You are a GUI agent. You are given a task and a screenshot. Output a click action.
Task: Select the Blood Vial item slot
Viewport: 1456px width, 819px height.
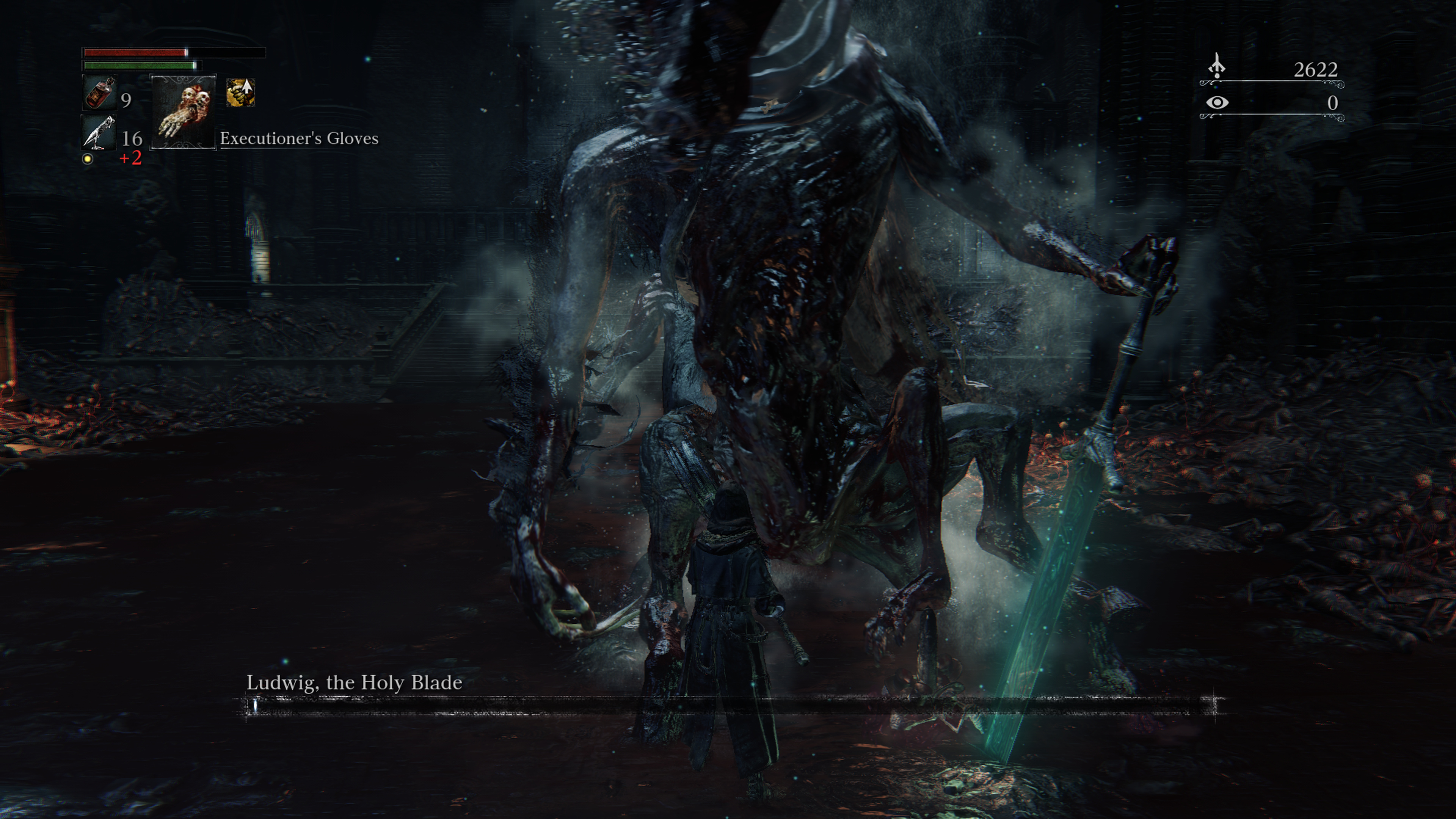coord(99,93)
